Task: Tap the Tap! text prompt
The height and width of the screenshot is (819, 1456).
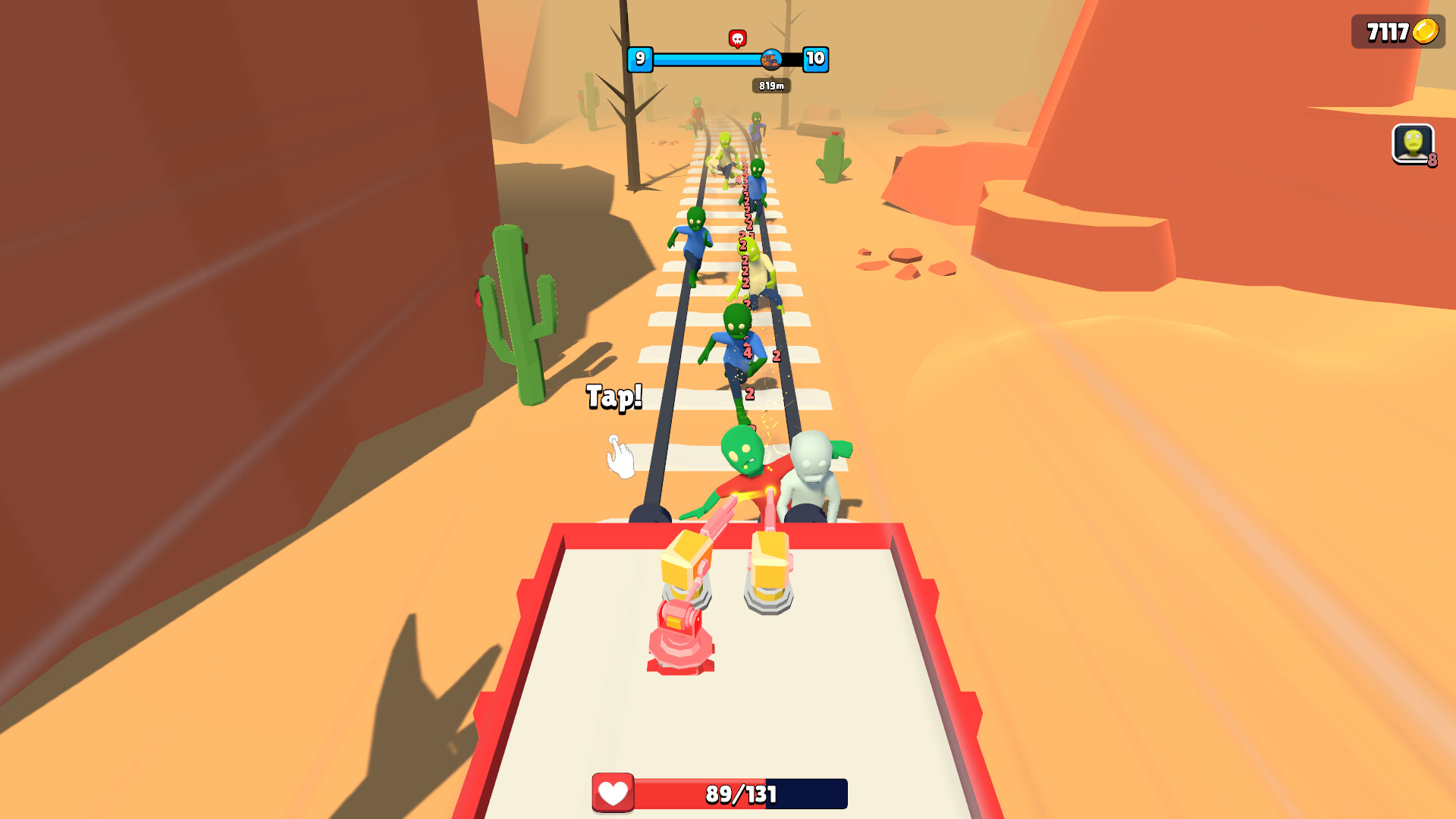Action: coord(614,396)
